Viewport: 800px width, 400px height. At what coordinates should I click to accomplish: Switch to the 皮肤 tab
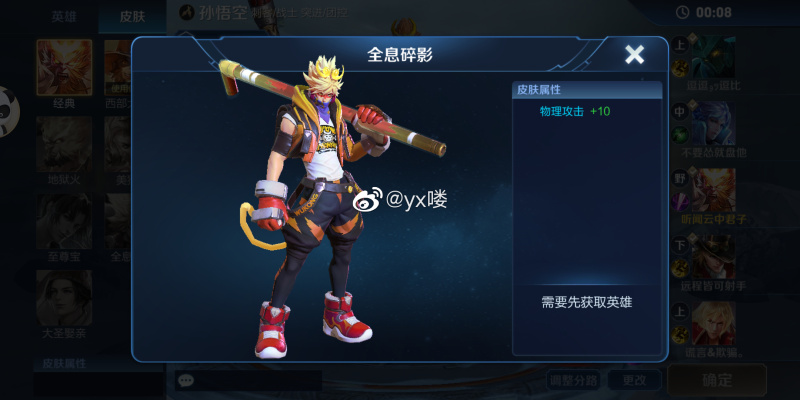click(x=133, y=16)
